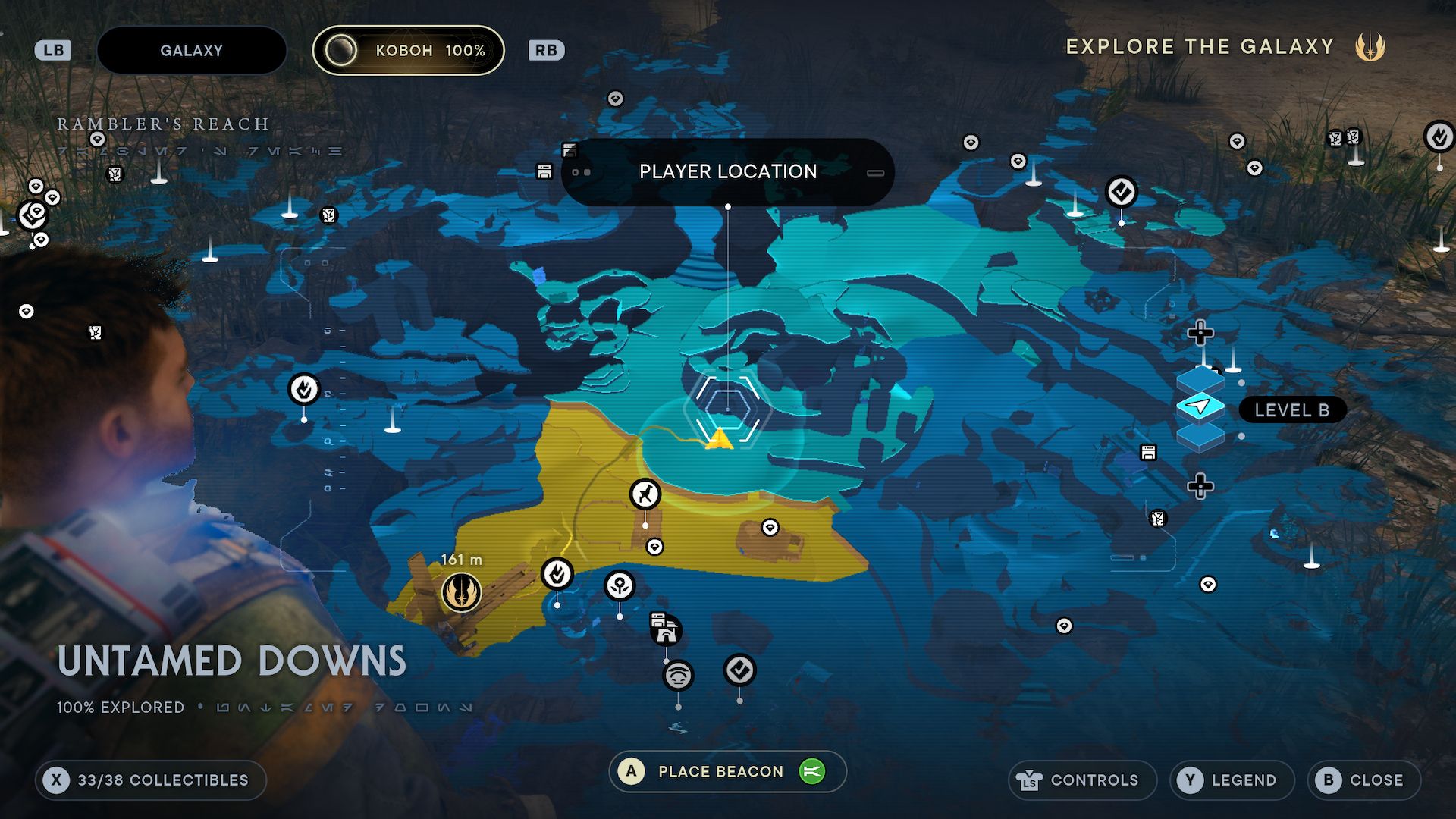Select the Player Location label
This screenshot has width=1456, height=819.
tap(727, 172)
